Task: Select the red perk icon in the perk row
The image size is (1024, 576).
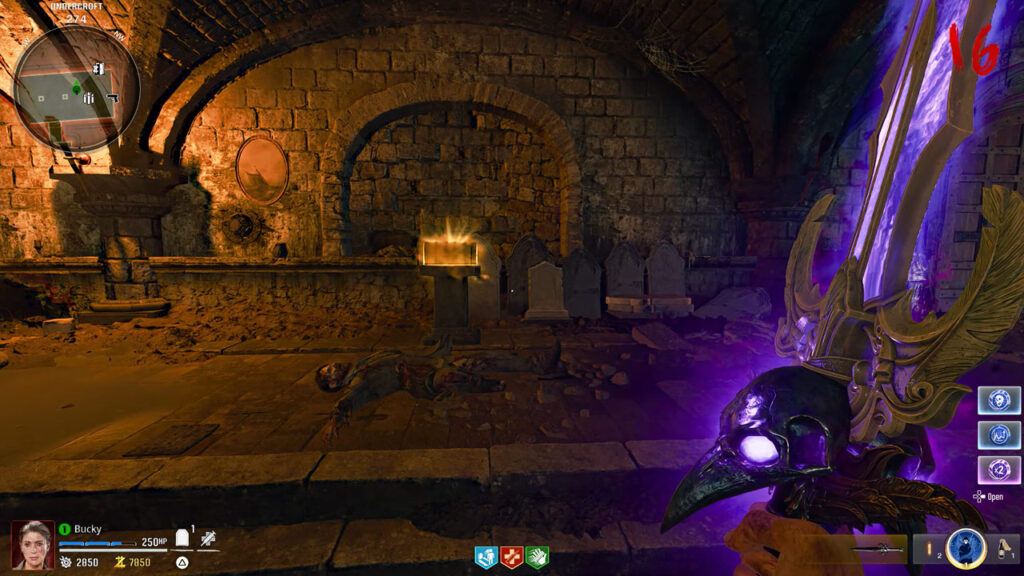Action: [511, 557]
